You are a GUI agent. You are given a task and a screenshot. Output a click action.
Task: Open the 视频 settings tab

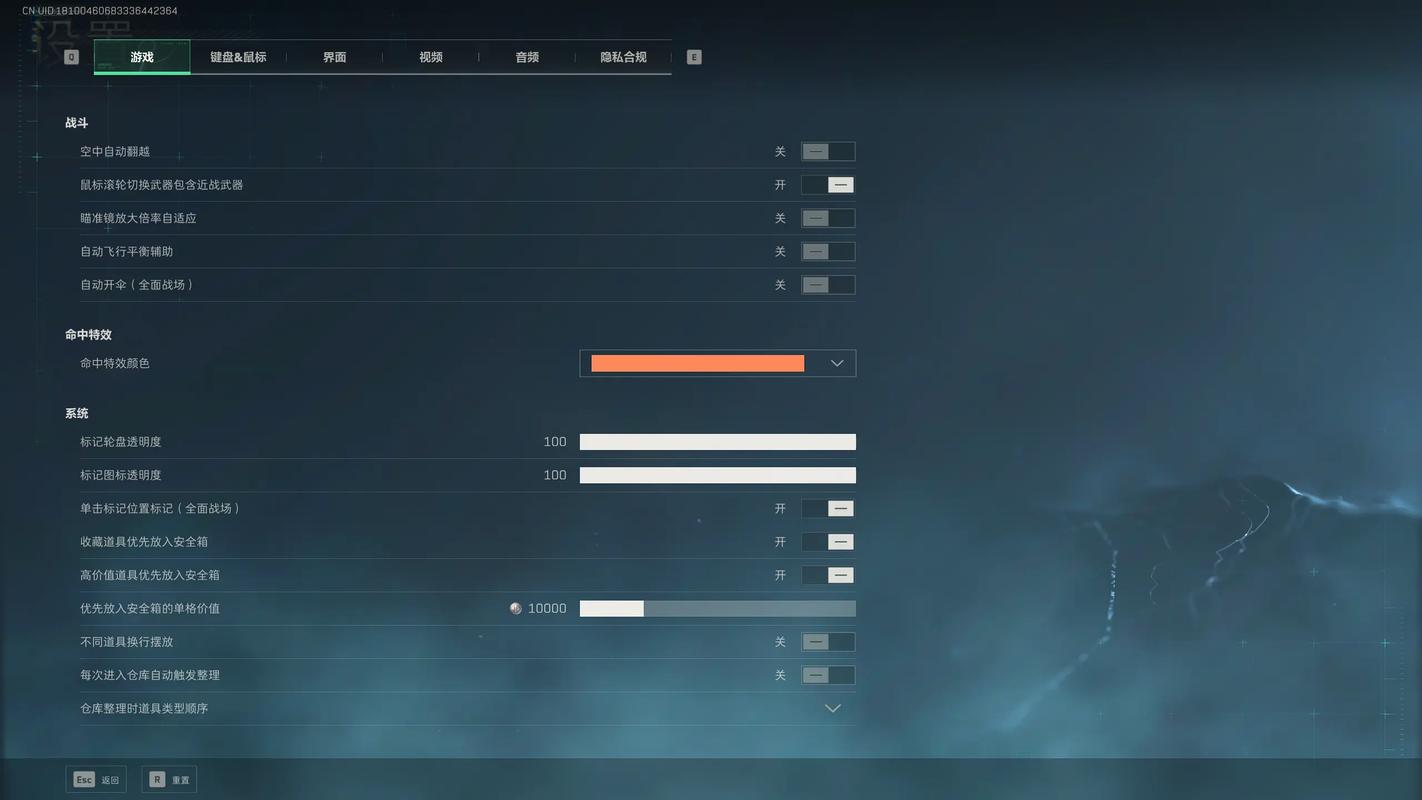(x=430, y=57)
